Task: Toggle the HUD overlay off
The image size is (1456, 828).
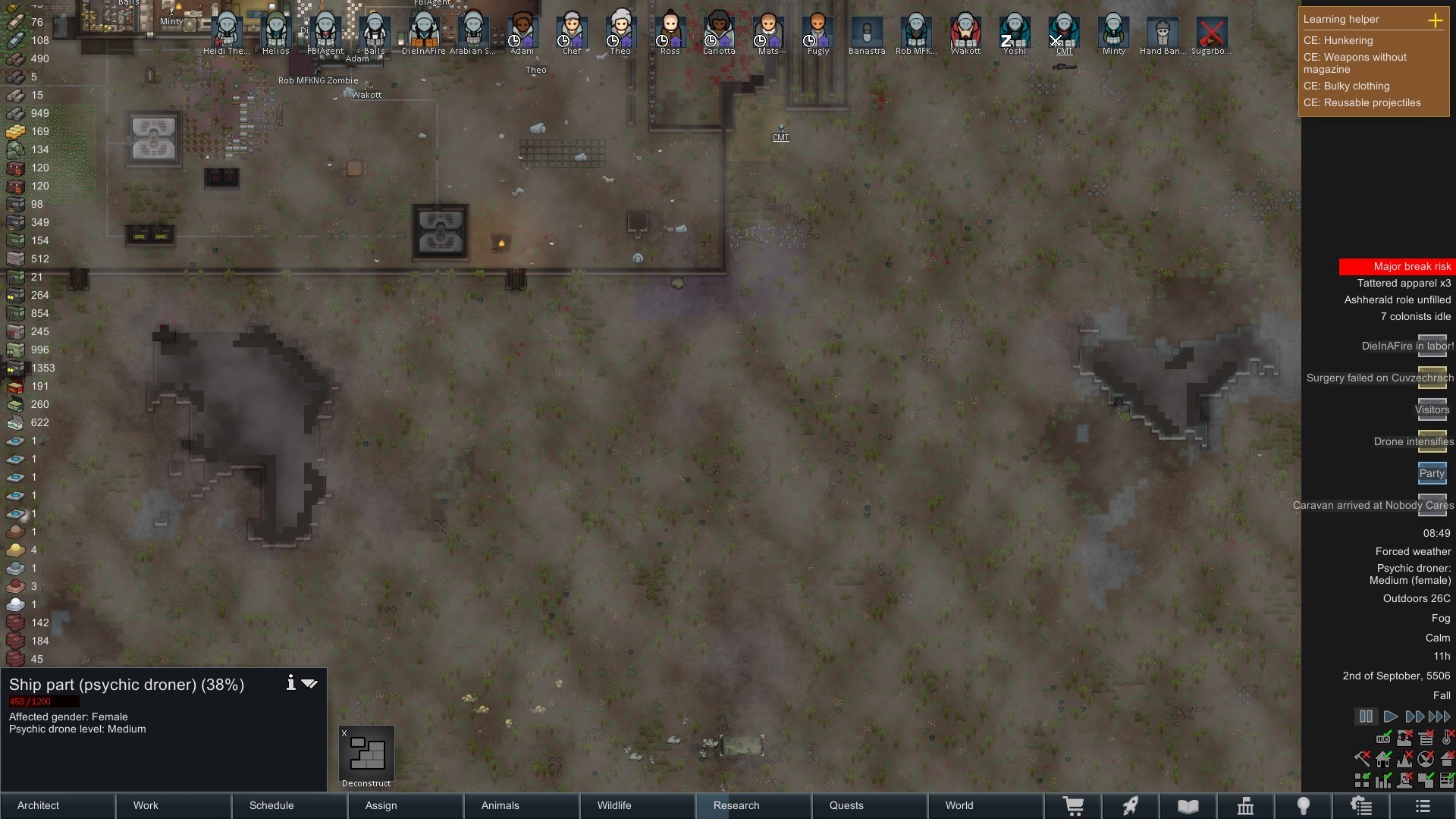Action: click(x=1383, y=739)
